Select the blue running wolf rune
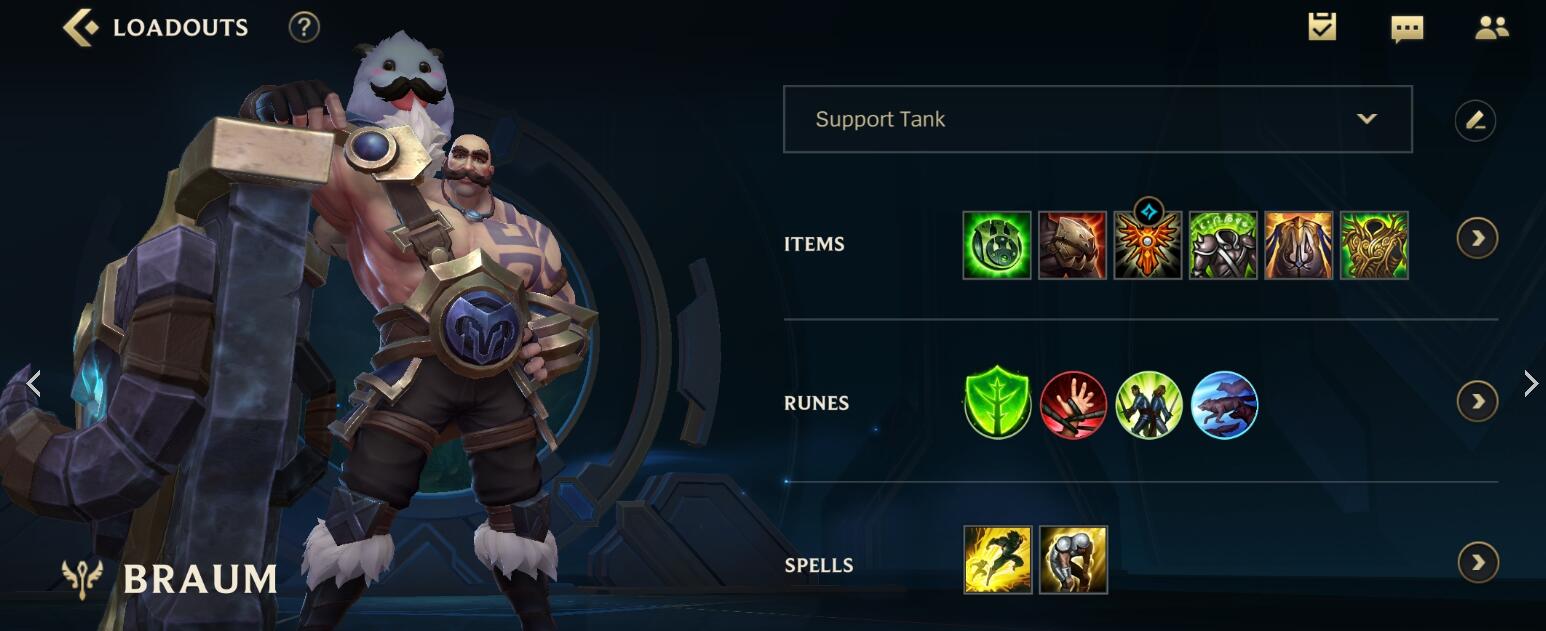1546x631 pixels. click(x=1224, y=405)
